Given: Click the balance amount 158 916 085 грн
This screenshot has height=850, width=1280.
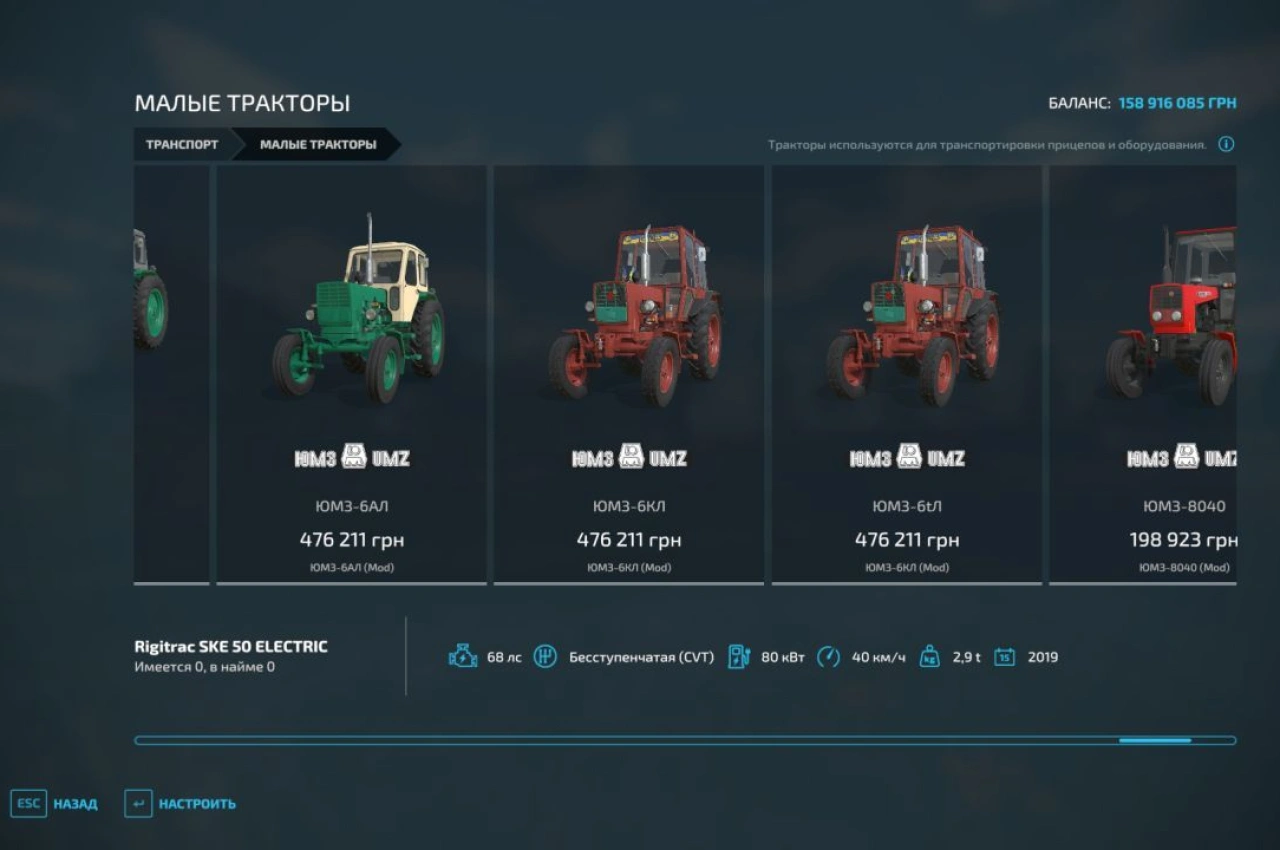Looking at the screenshot, I should pyautogui.click(x=1177, y=101).
